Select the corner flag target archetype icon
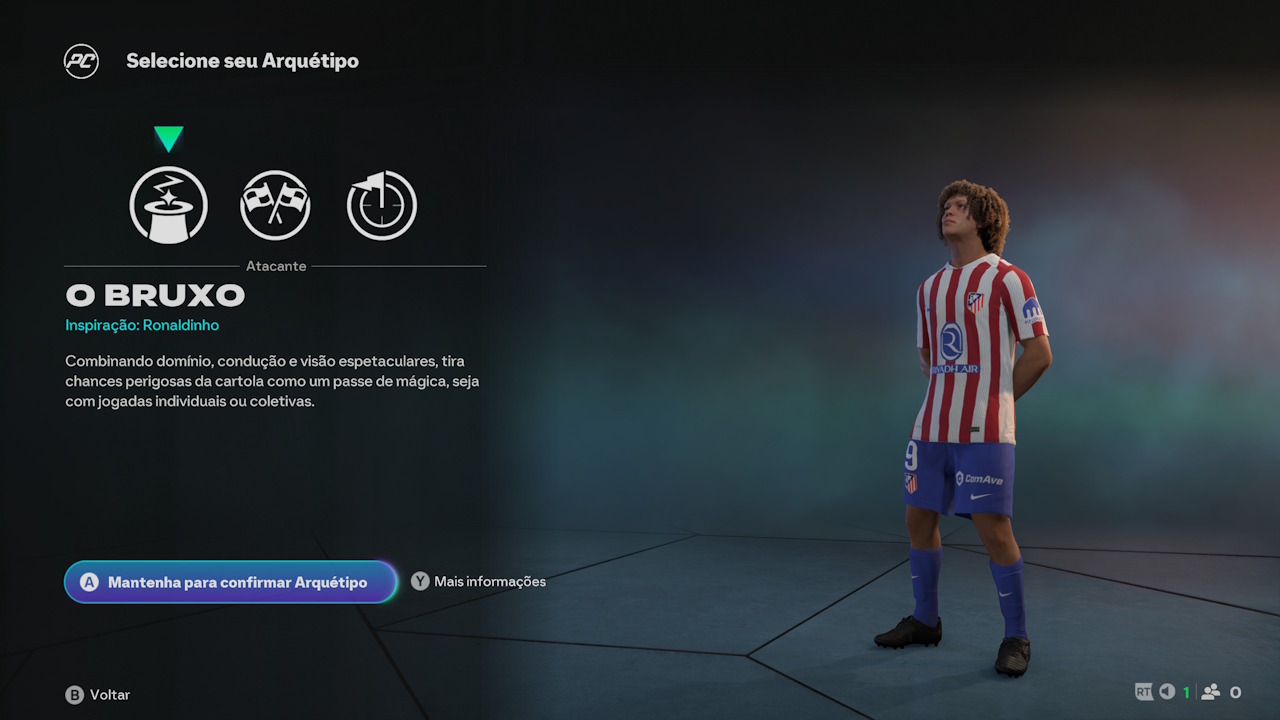Screen dimensions: 1280x720 [x=381, y=204]
